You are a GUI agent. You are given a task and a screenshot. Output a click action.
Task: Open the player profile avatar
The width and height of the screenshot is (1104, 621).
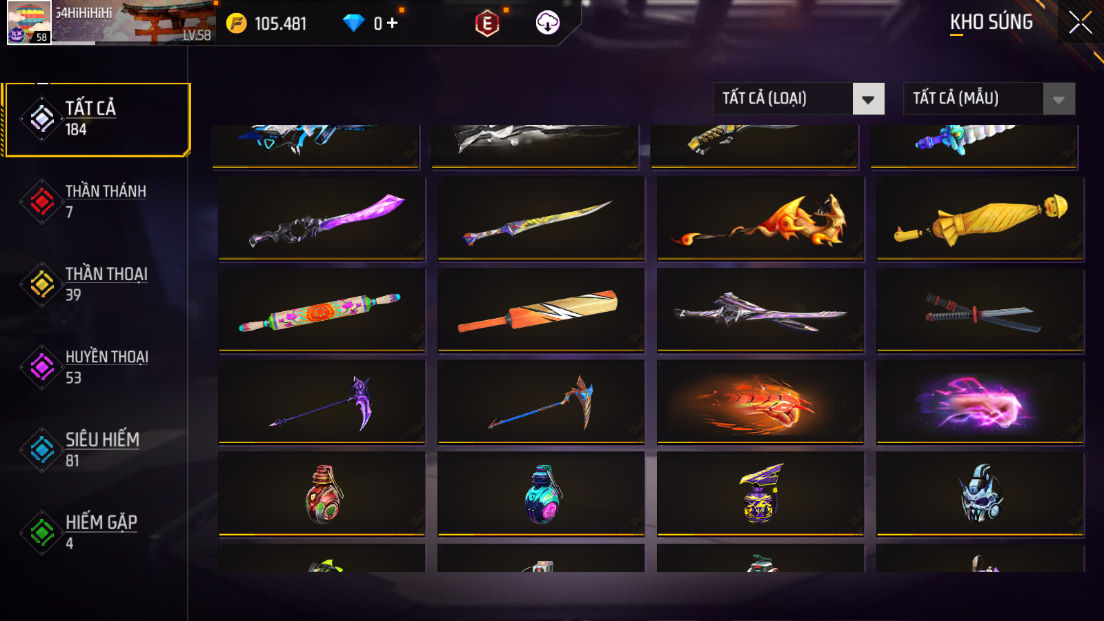click(29, 22)
